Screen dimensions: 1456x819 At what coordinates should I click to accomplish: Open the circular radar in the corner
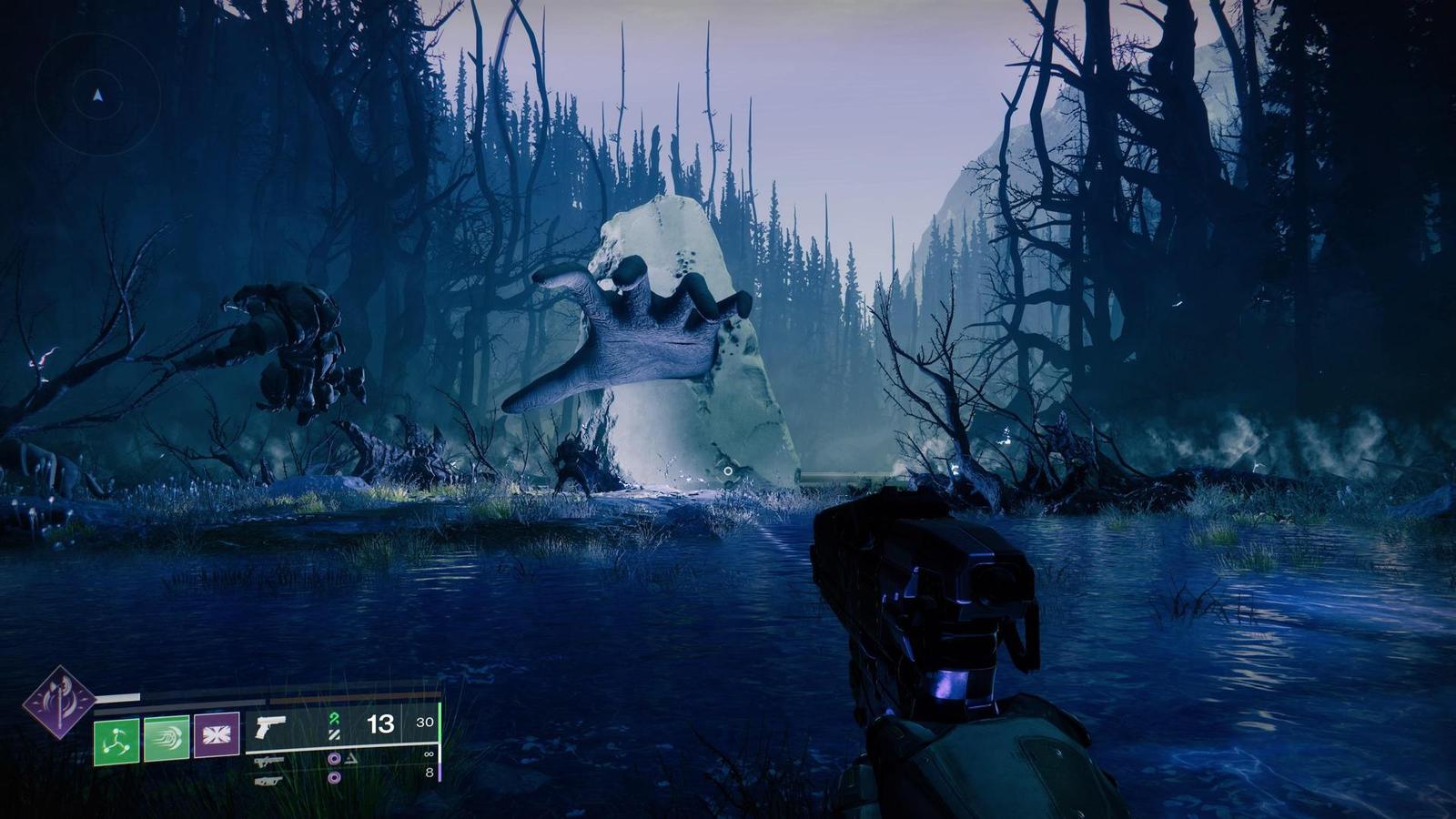tap(97, 94)
